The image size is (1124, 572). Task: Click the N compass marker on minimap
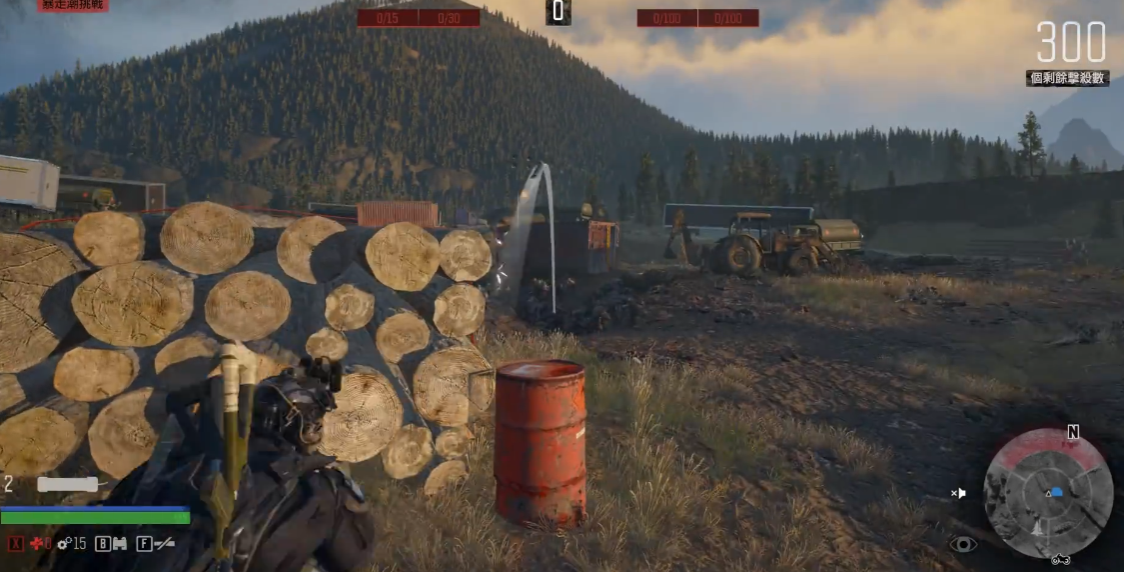coord(1073,433)
